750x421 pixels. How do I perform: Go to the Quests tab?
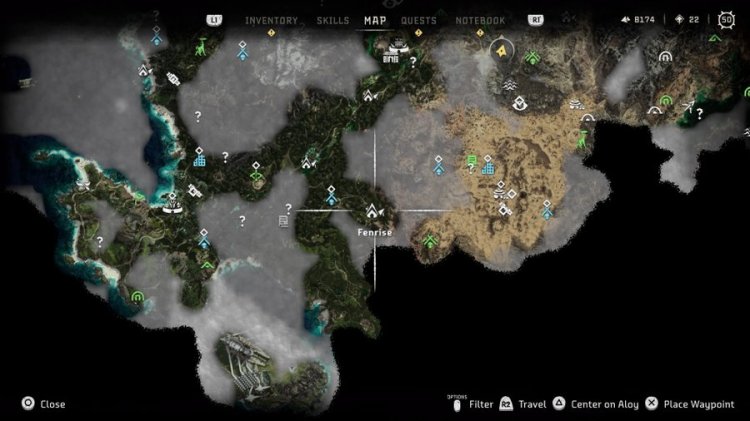coord(418,20)
